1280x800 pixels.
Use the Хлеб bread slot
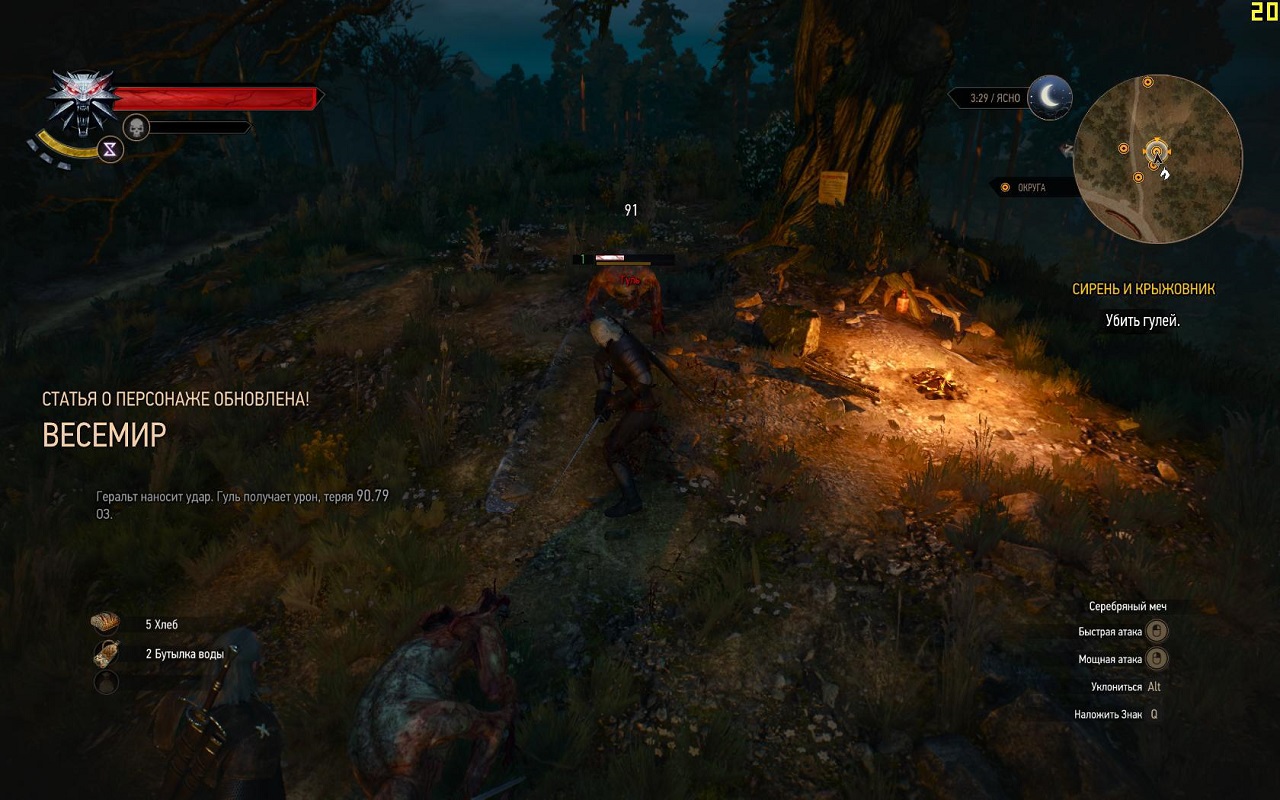pos(106,624)
